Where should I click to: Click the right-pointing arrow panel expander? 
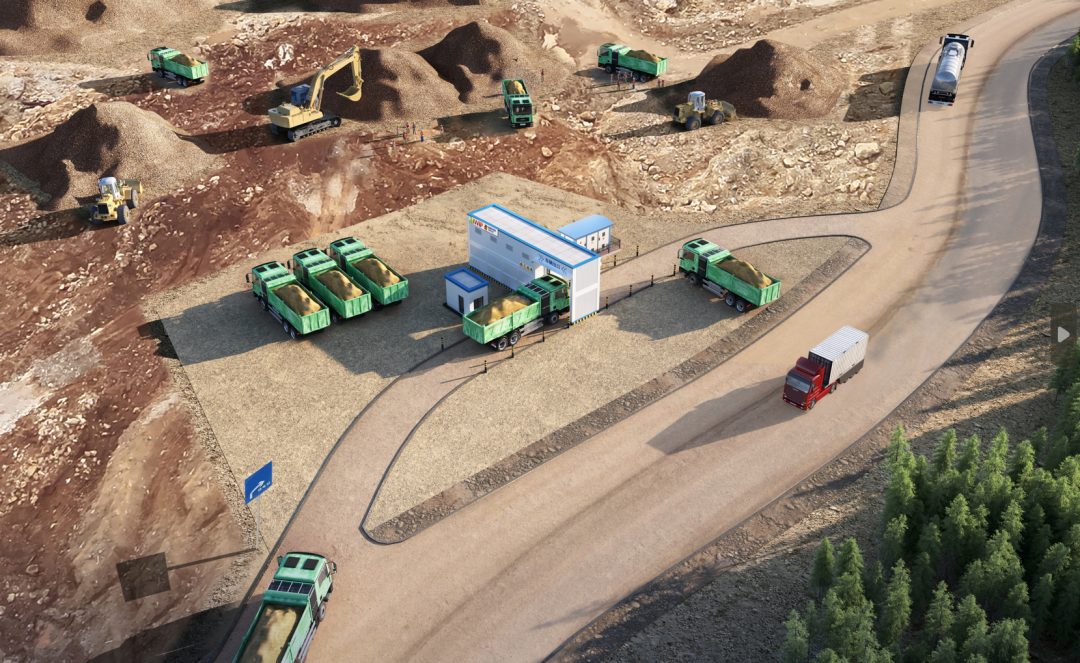(1063, 334)
